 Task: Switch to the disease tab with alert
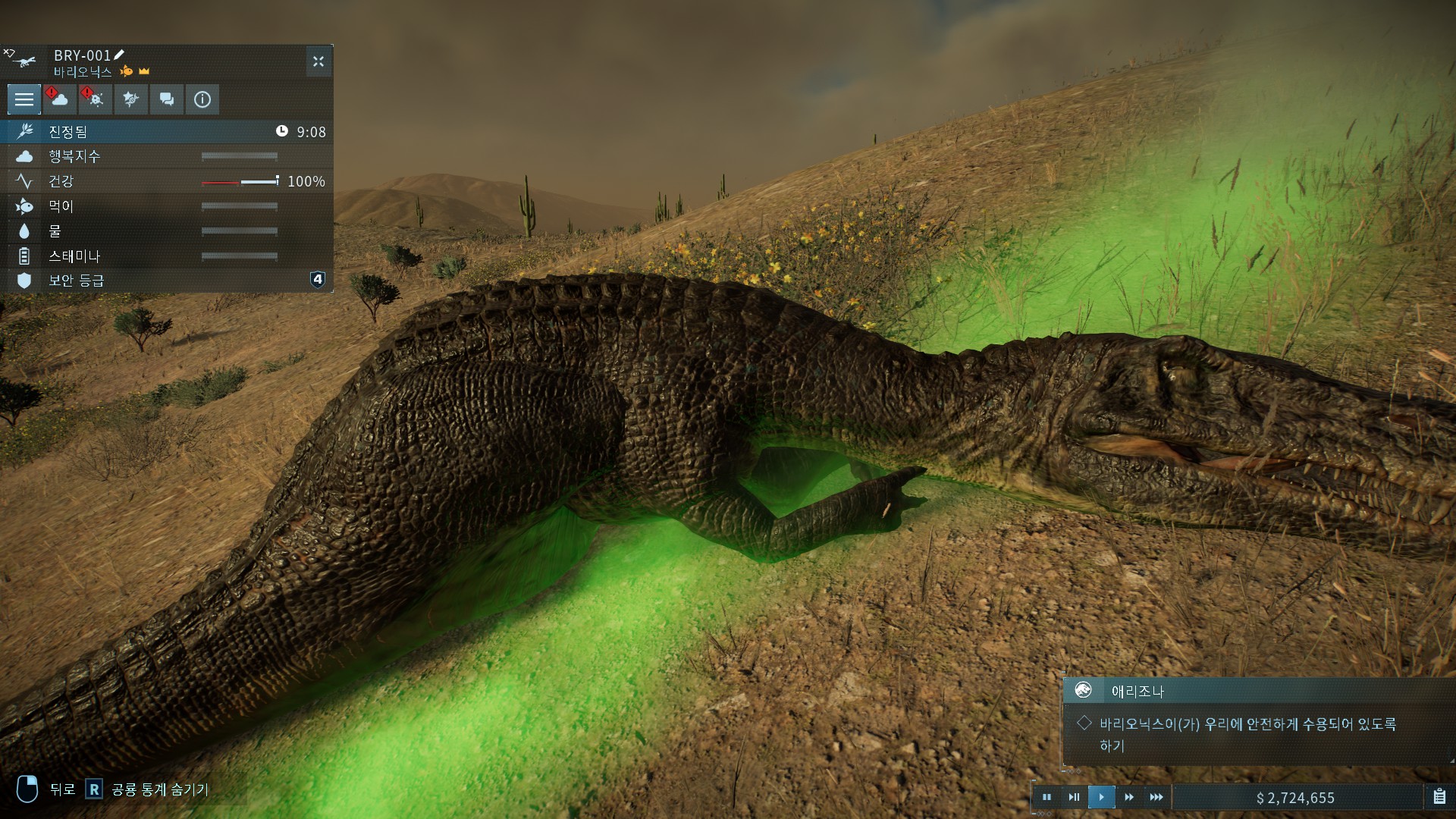(95, 99)
